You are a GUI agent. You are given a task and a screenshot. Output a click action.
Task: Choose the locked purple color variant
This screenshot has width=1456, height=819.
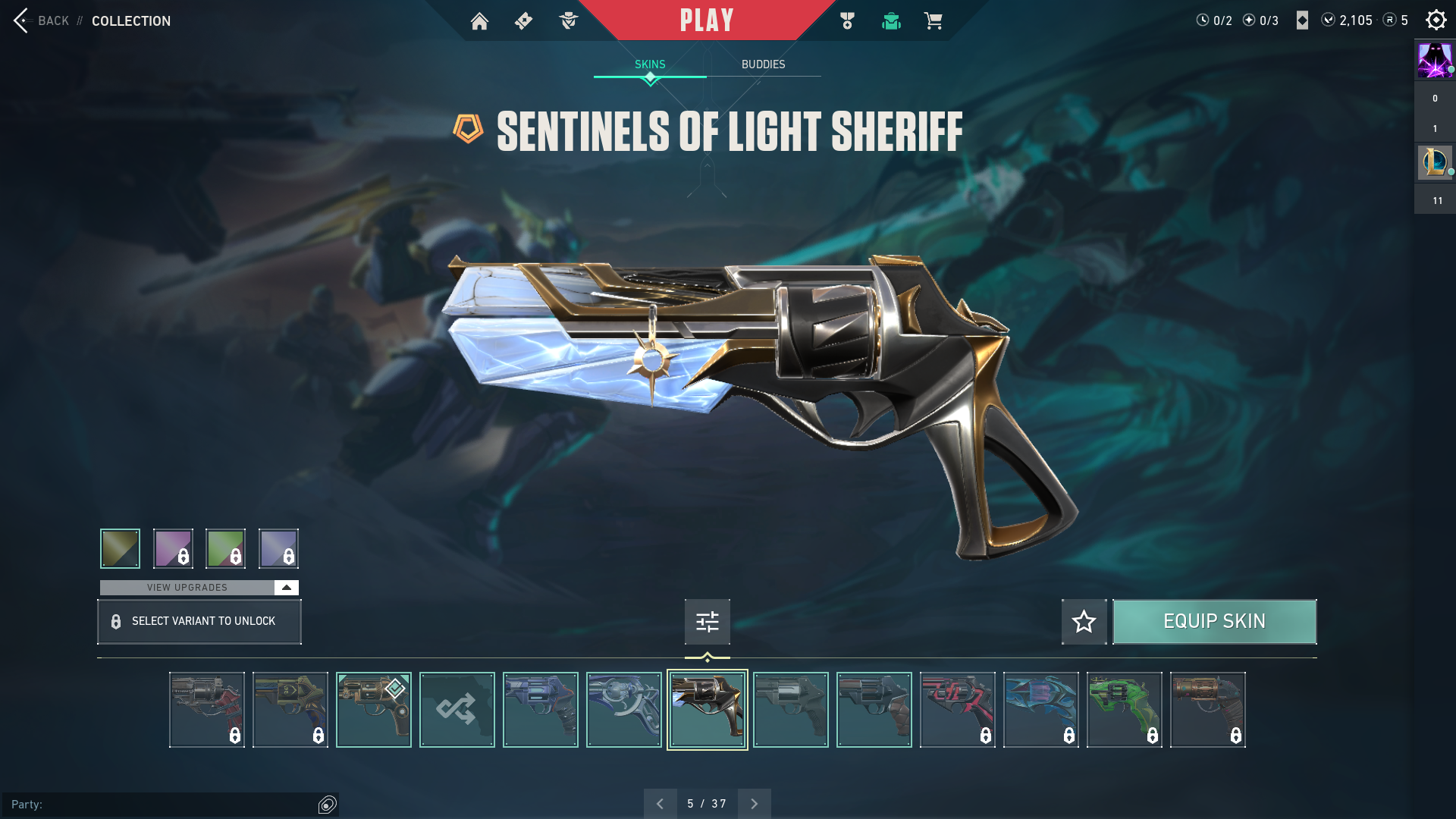[173, 548]
